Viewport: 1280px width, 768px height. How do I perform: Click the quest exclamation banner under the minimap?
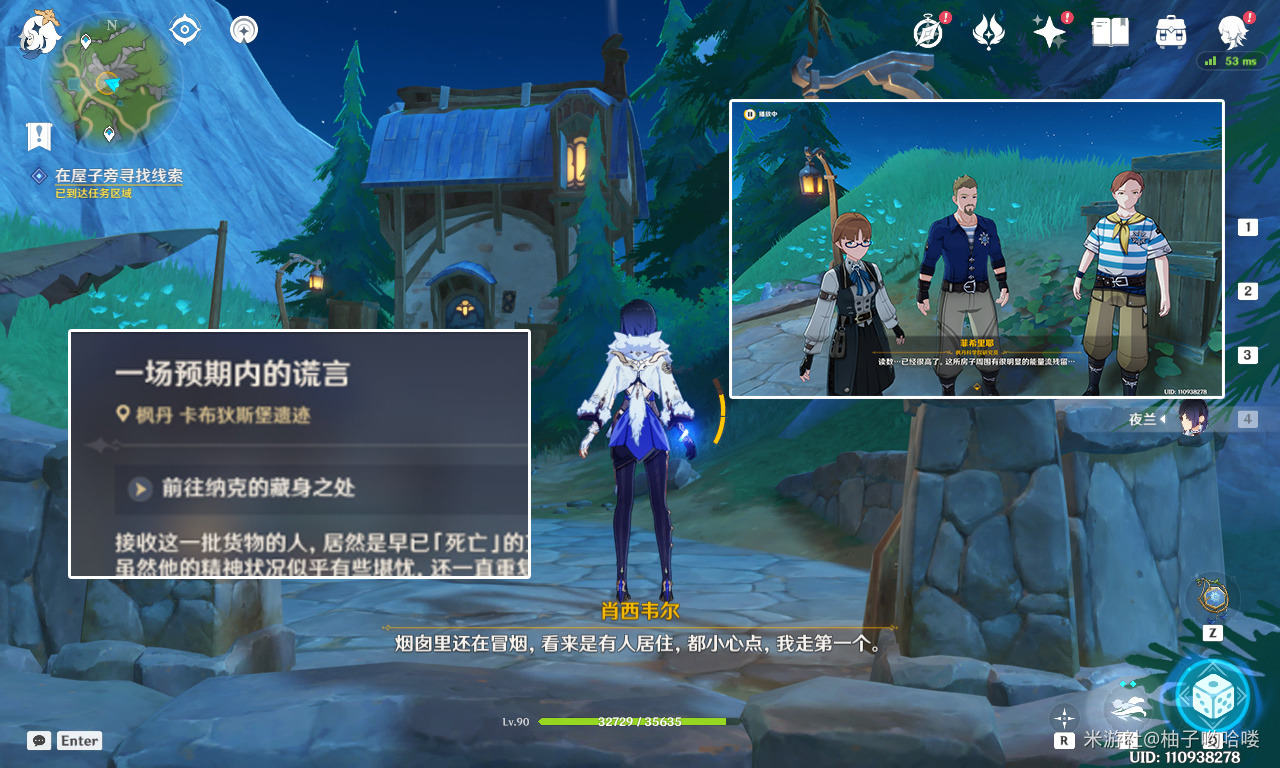(38, 137)
